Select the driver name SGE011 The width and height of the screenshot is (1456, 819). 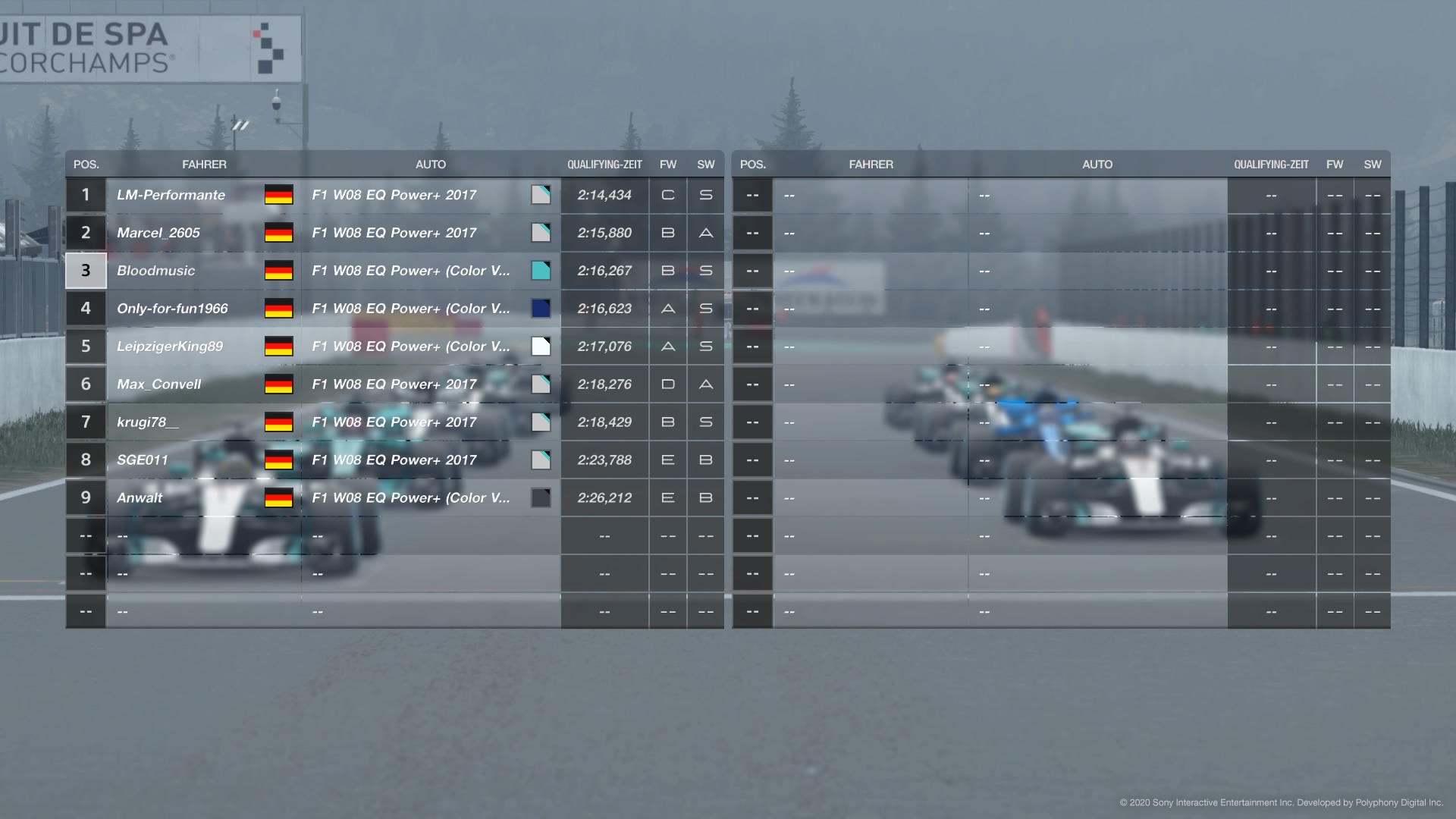tap(141, 460)
